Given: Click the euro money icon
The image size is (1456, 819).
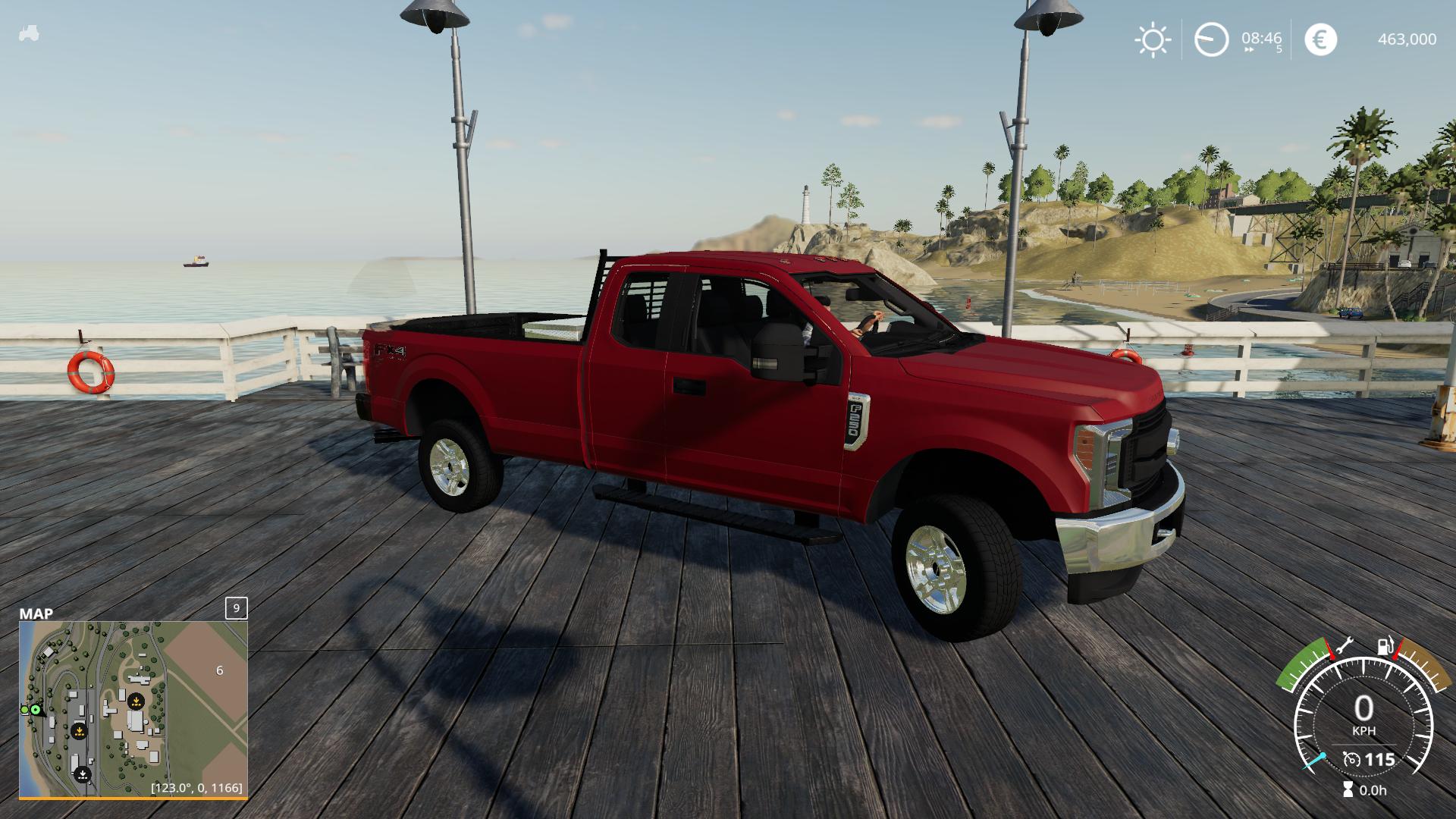Looking at the screenshot, I should tap(1320, 39).
